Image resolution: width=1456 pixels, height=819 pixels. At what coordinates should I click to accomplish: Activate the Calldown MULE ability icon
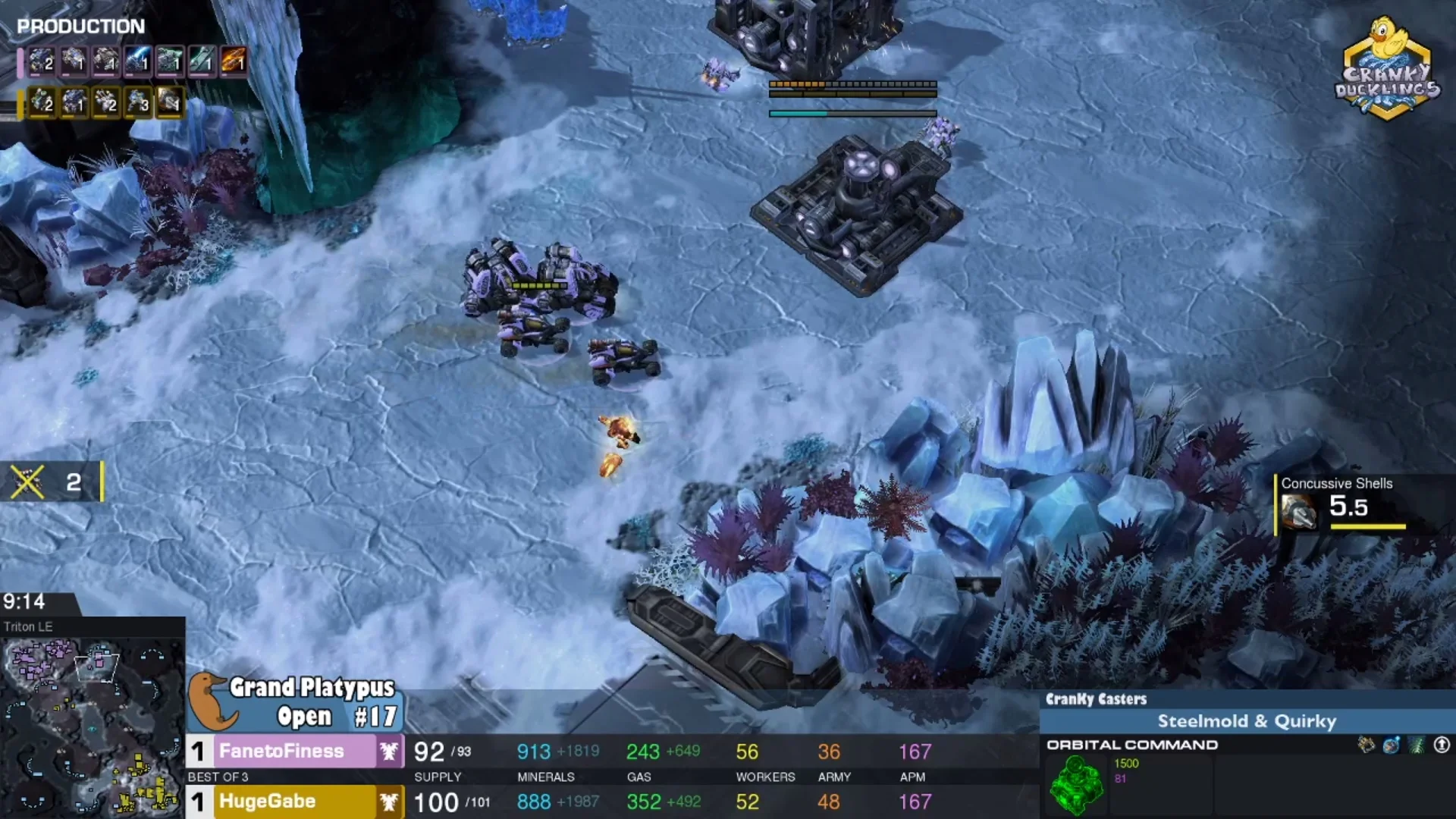[1366, 745]
